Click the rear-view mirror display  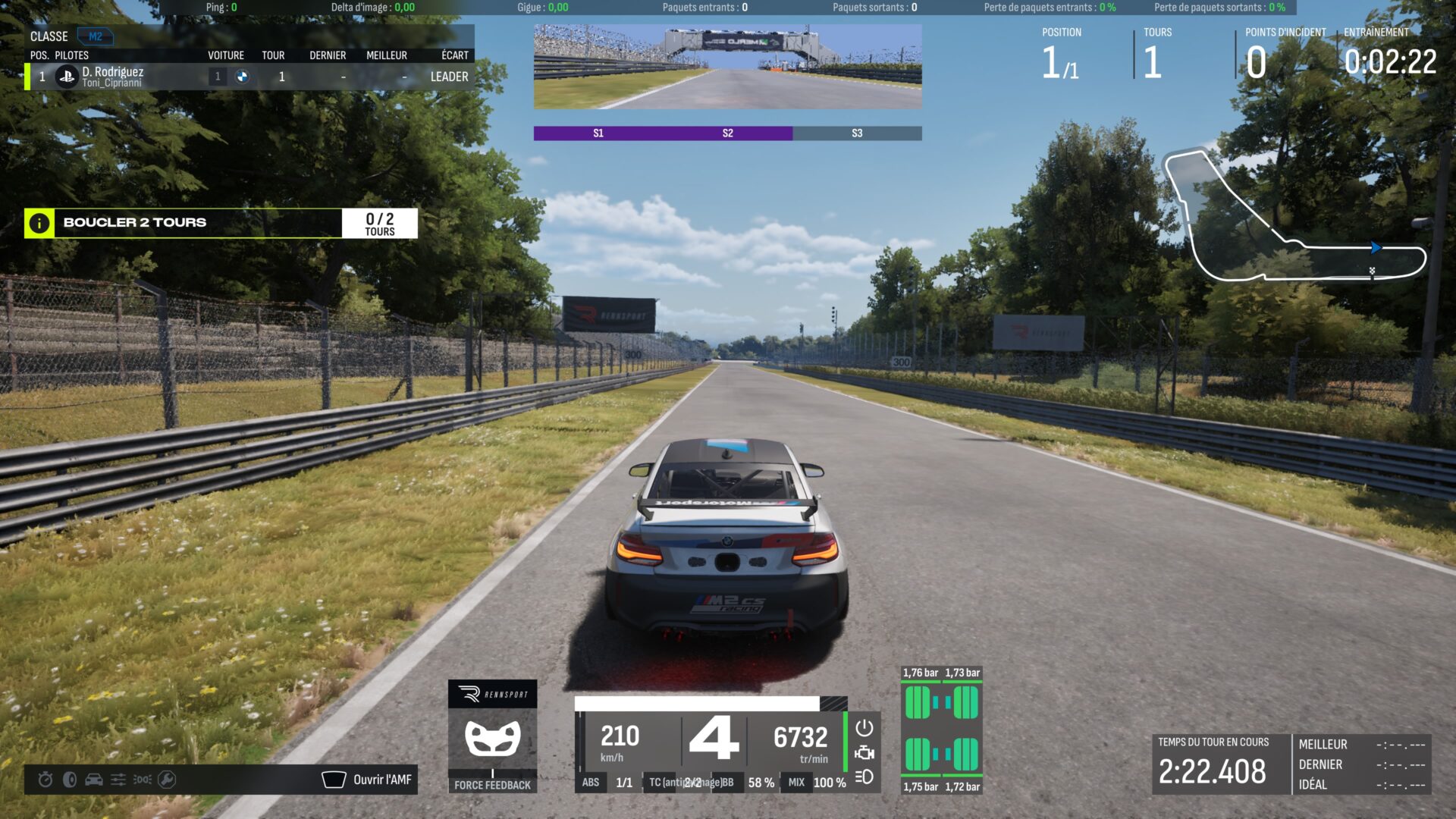[727, 67]
